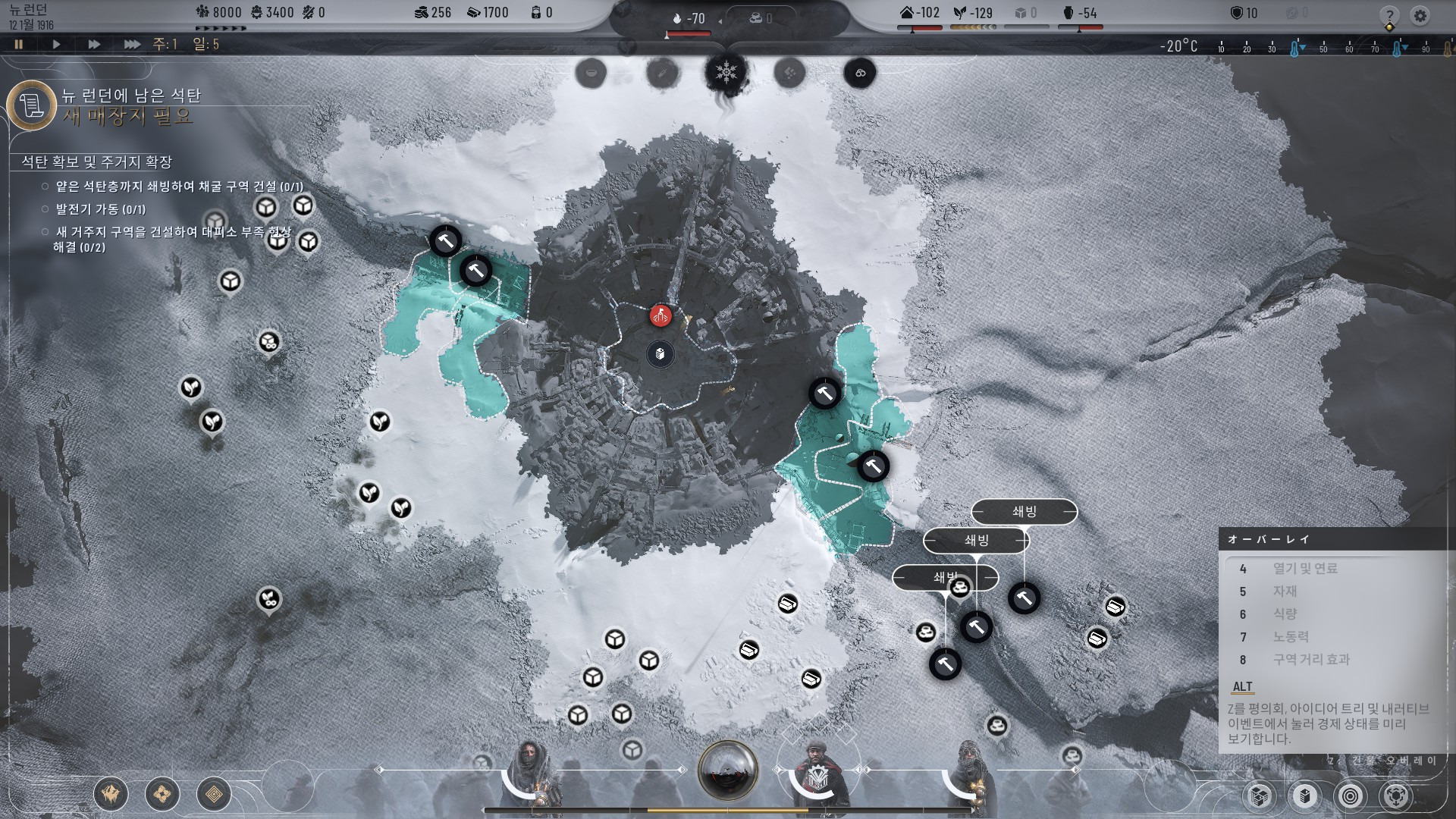
Task: Select the bowl hunger problem icon
Action: pos(591,73)
